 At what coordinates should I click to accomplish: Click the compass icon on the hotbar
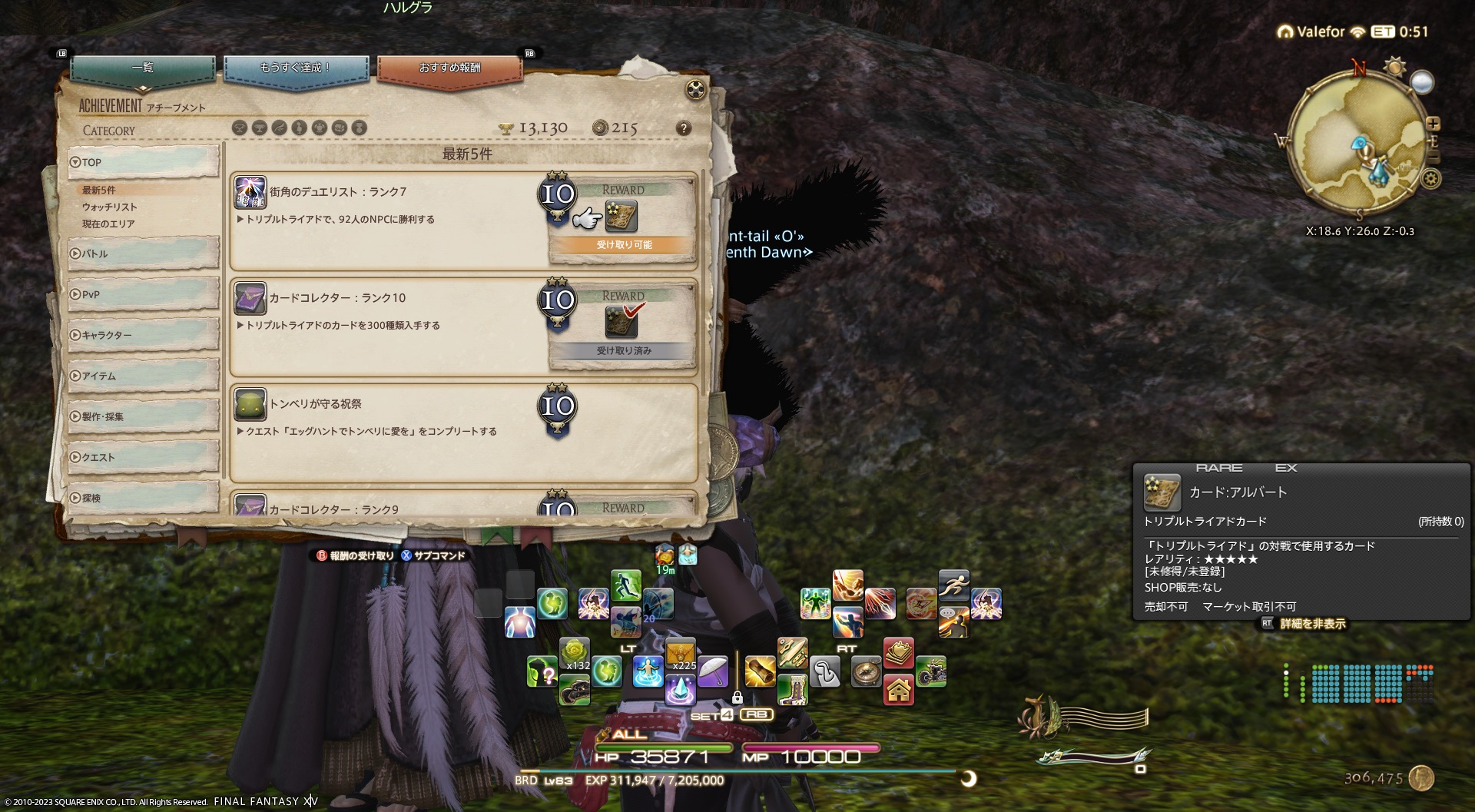[866, 671]
